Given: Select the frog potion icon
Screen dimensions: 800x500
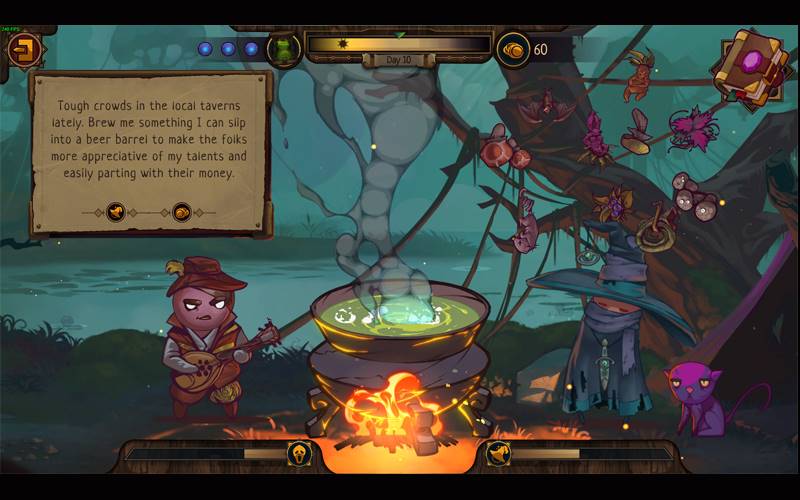Looking at the screenshot, I should pos(285,48).
